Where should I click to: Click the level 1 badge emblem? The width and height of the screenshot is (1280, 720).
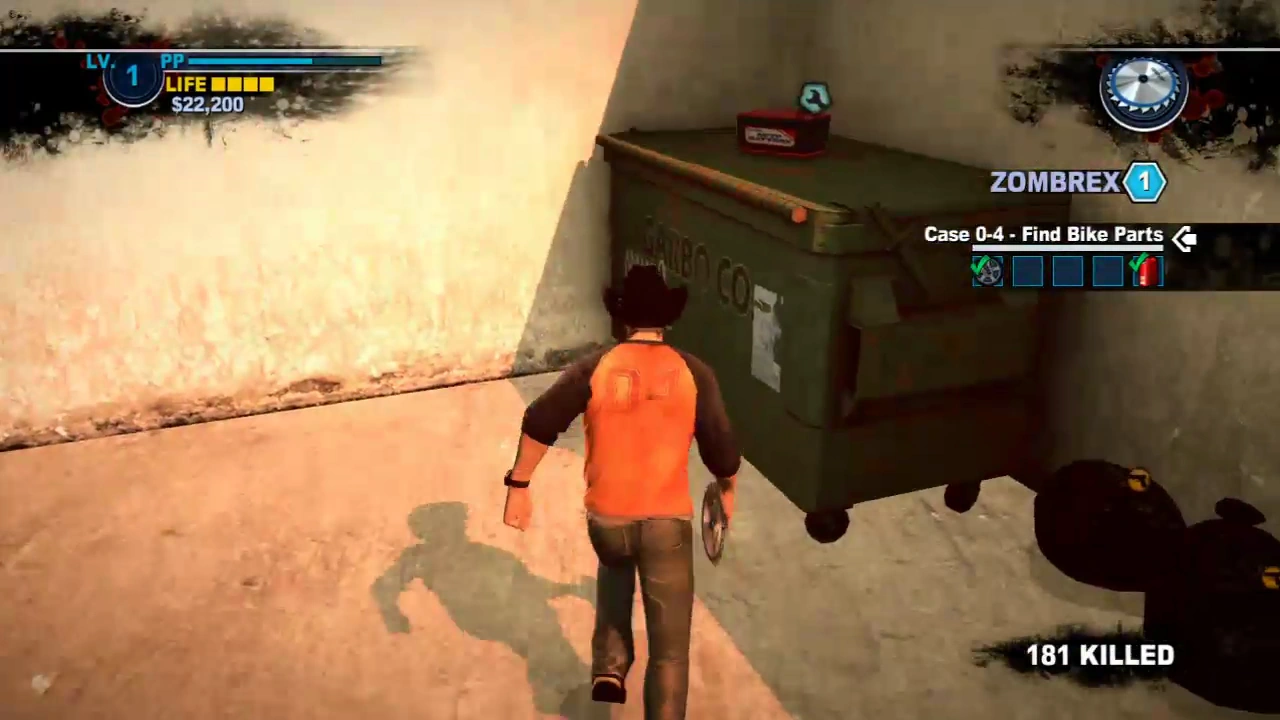tap(131, 76)
